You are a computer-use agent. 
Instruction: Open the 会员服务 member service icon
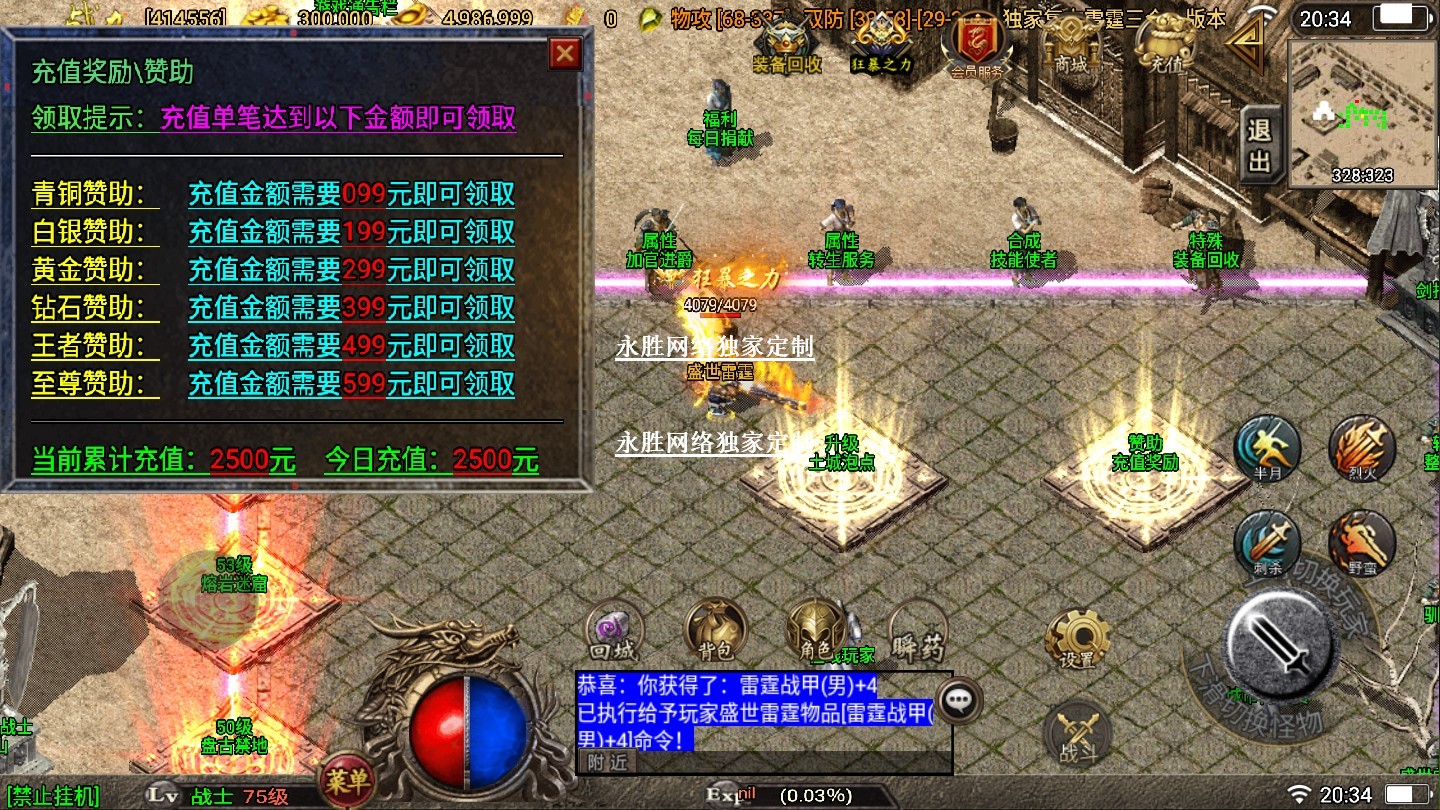(976, 47)
